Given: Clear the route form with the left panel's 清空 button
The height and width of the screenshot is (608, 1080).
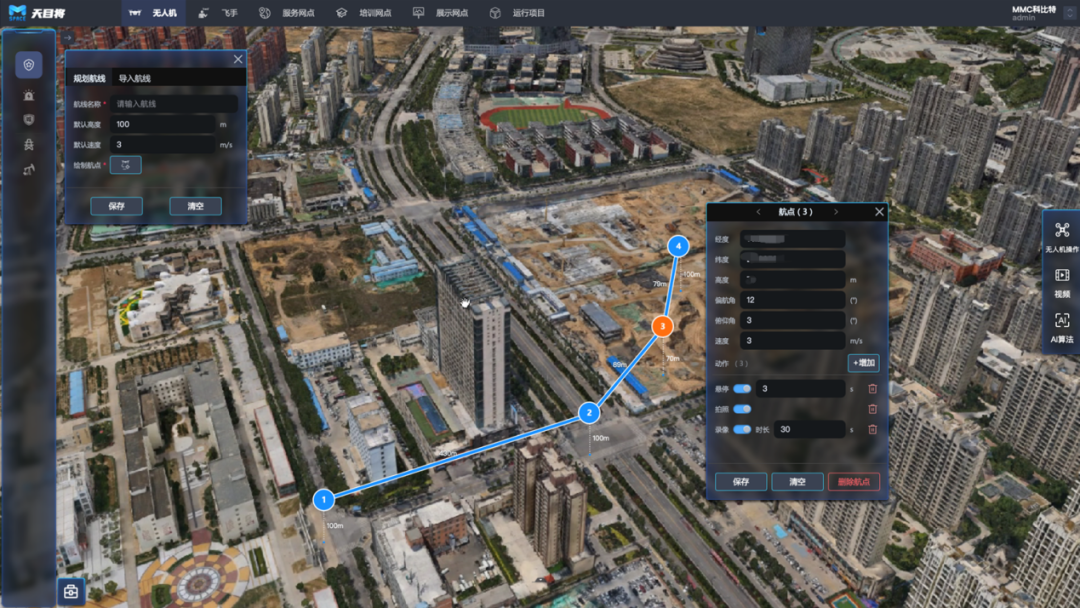Looking at the screenshot, I should coord(195,206).
